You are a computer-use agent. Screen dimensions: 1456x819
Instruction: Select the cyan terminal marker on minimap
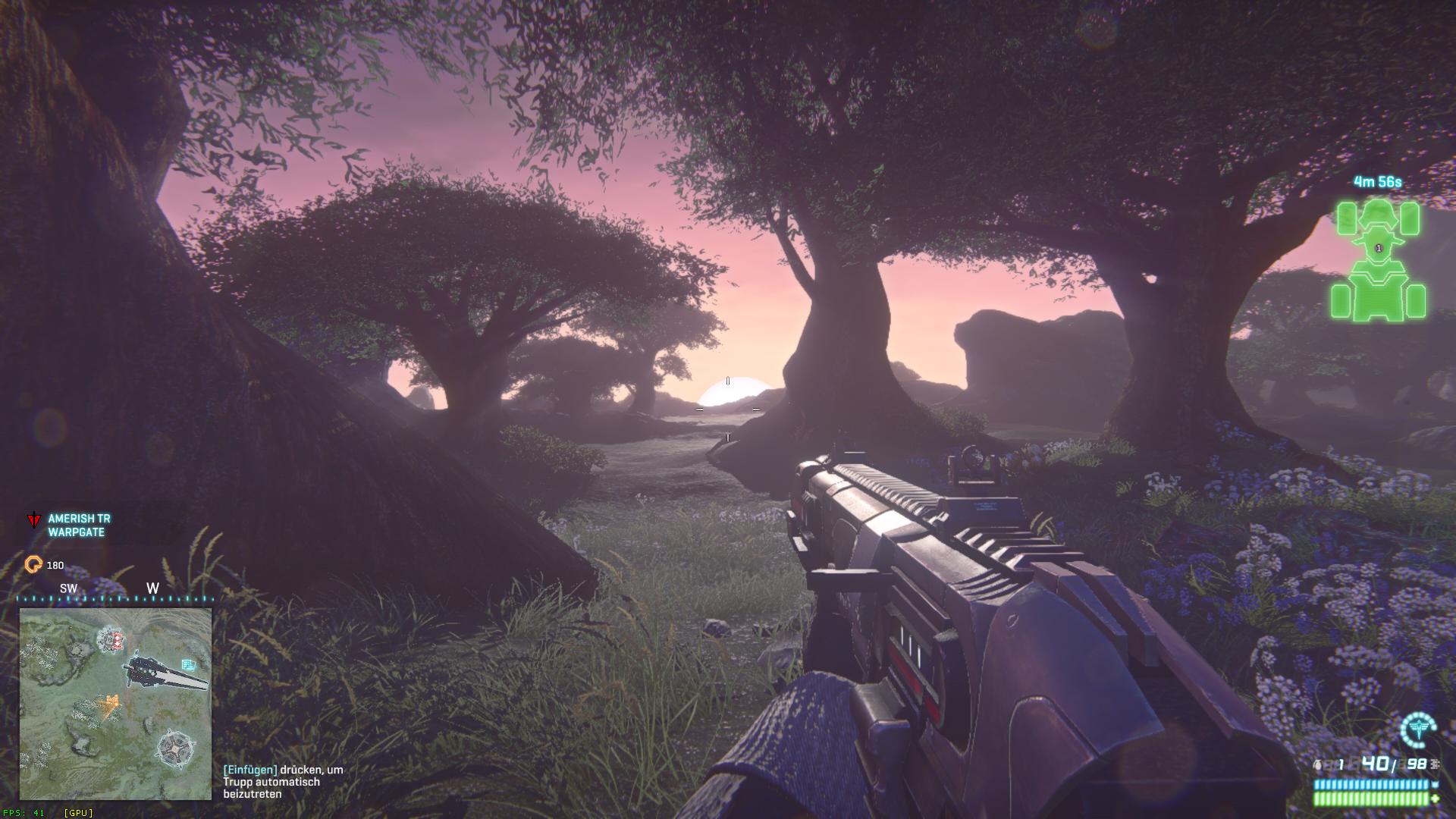click(189, 665)
